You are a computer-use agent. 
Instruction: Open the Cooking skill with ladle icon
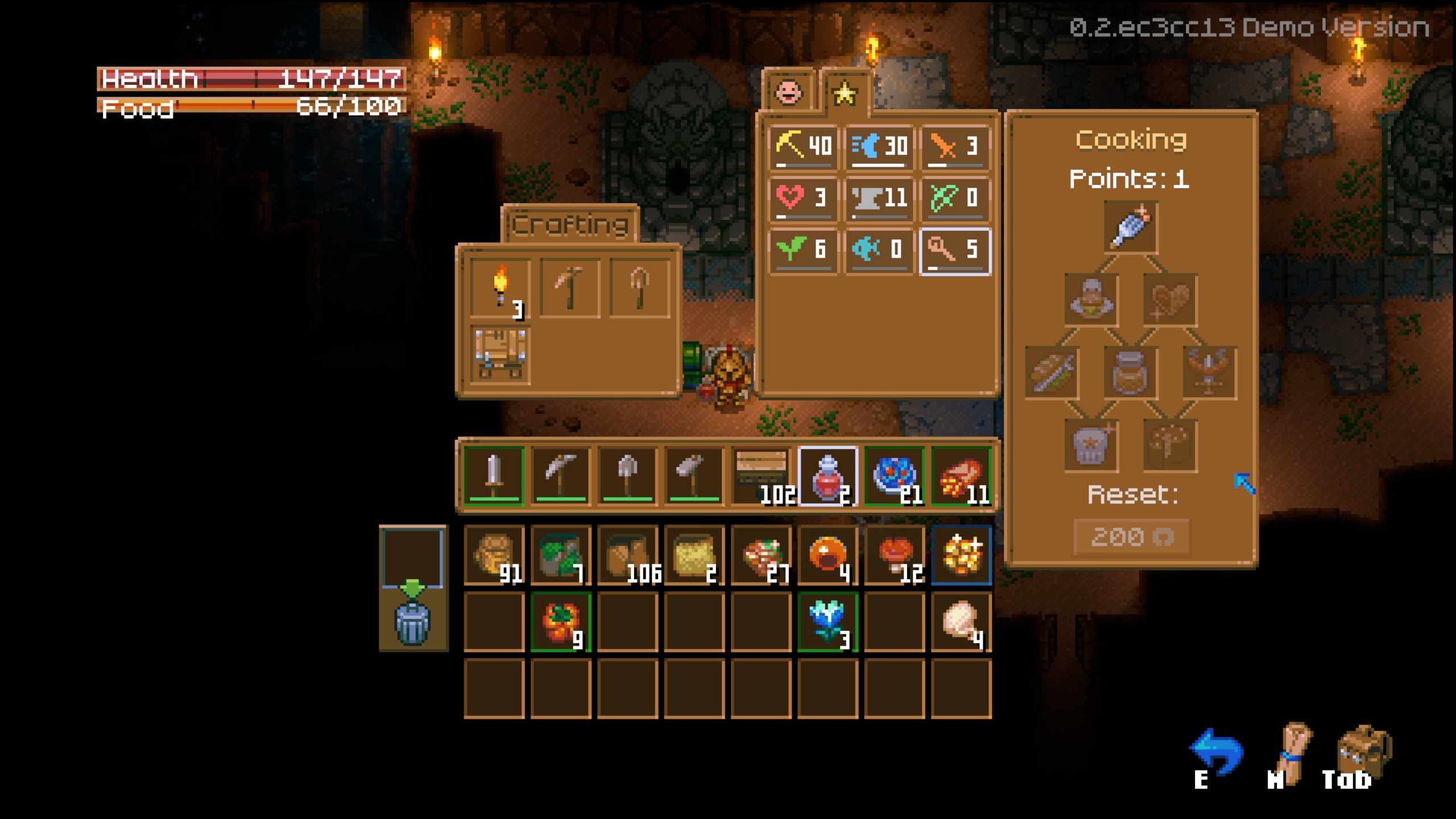[955, 250]
